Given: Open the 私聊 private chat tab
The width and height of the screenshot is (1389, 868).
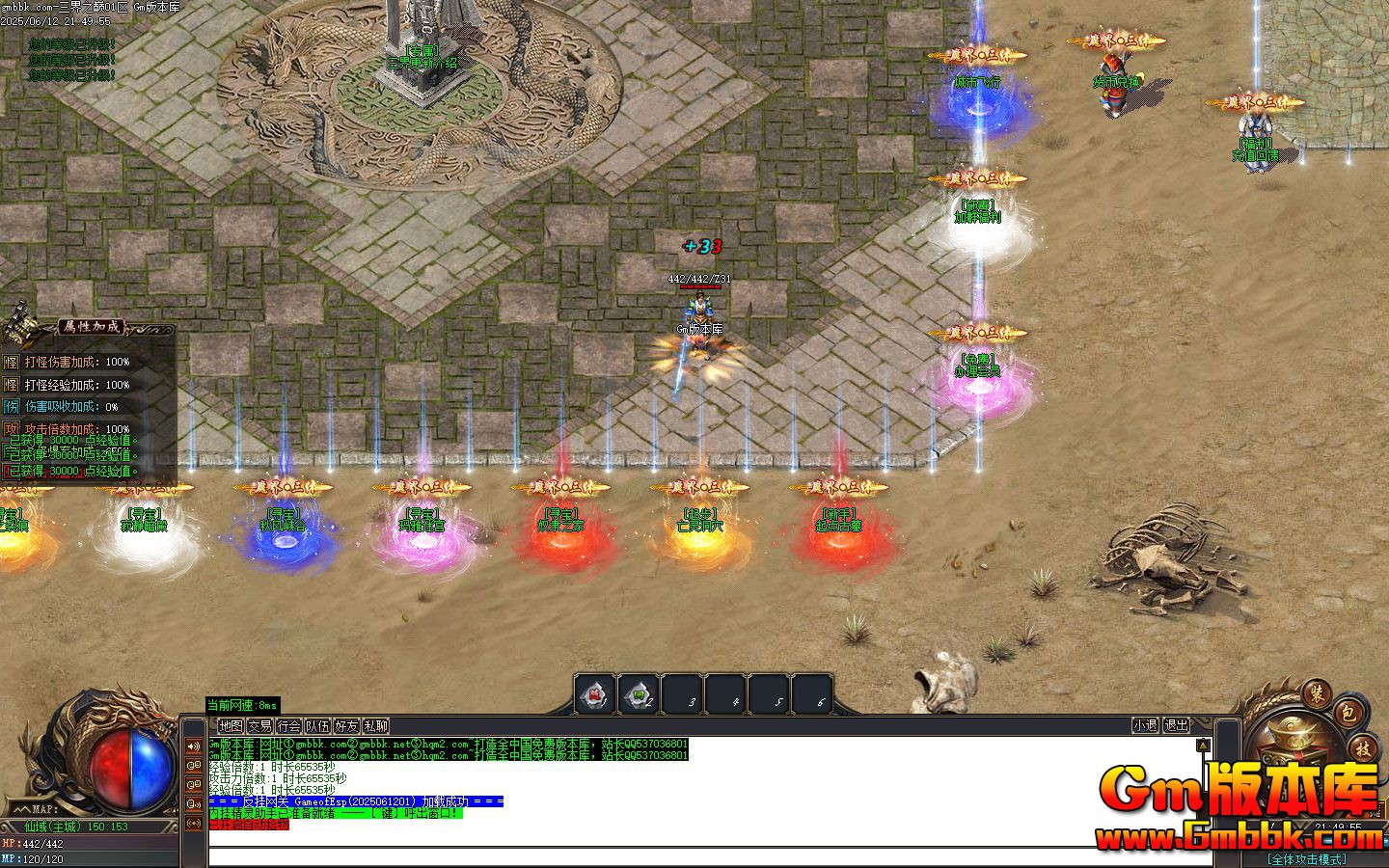Looking at the screenshot, I should 374,725.
